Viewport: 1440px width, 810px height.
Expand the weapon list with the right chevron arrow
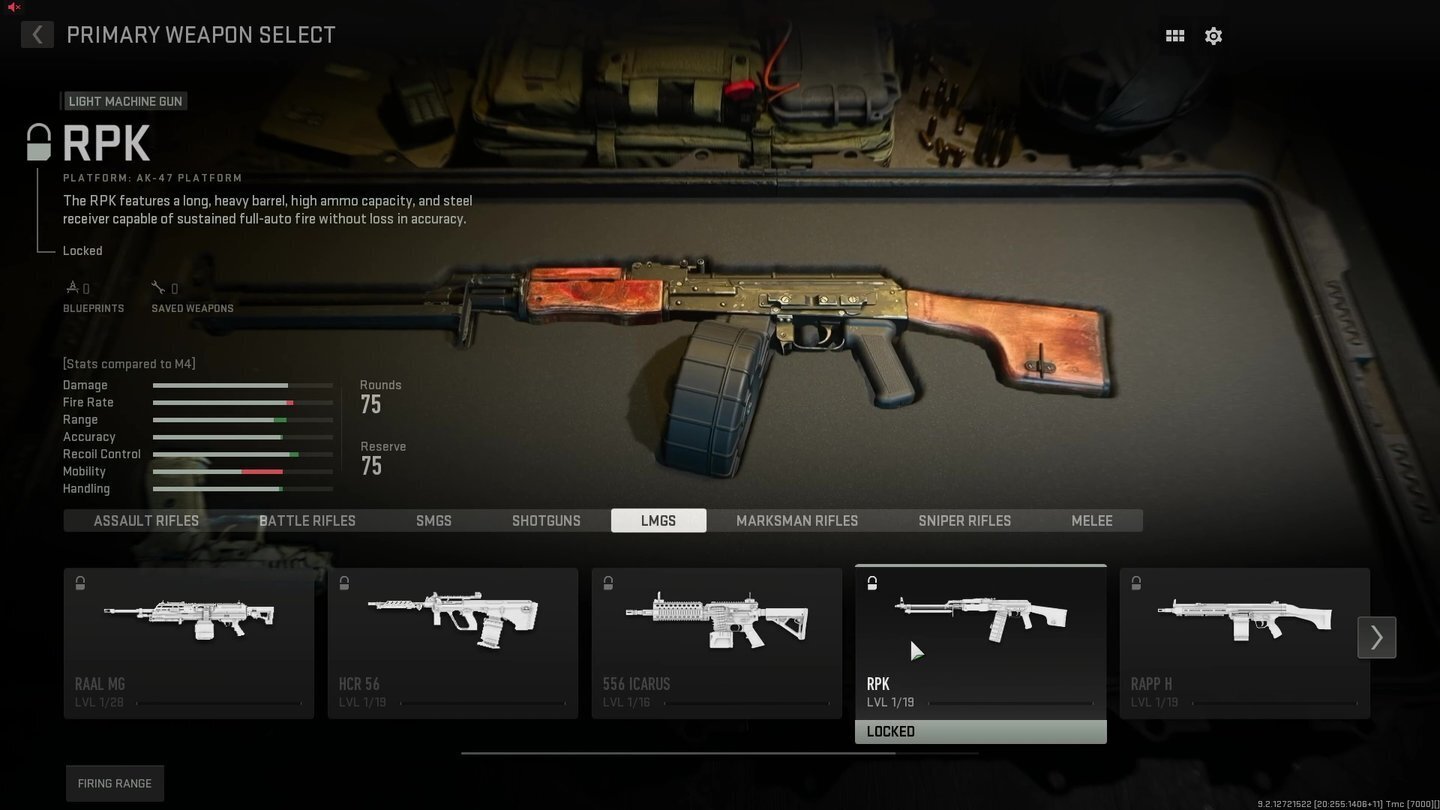pyautogui.click(x=1376, y=637)
